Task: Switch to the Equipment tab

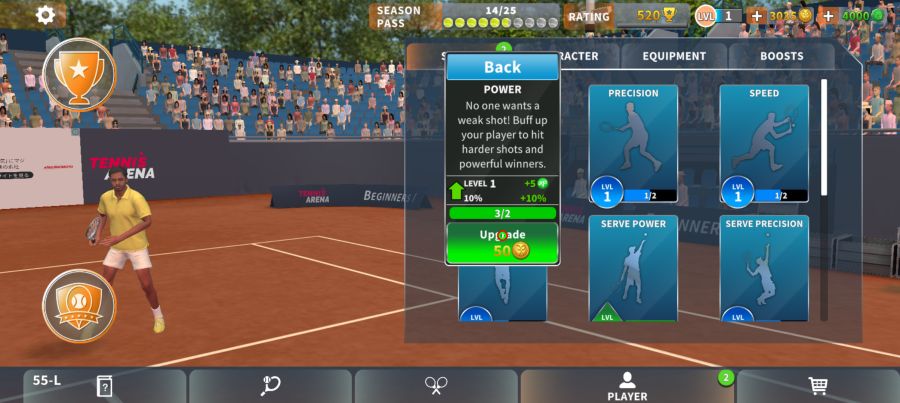Action: [x=674, y=57]
